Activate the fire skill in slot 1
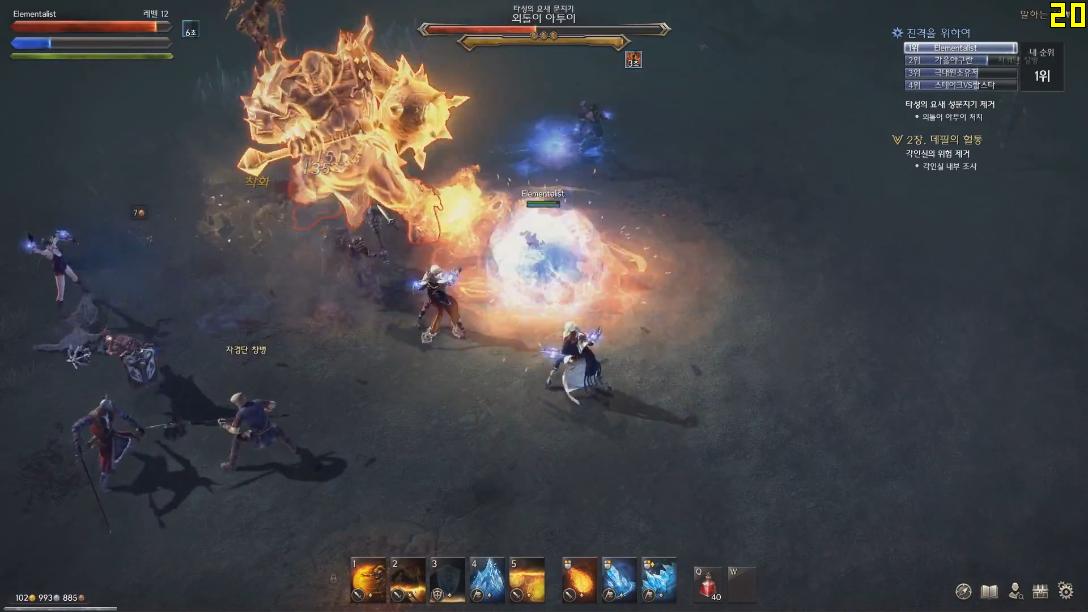Image resolution: width=1088 pixels, height=612 pixels. coord(367,580)
